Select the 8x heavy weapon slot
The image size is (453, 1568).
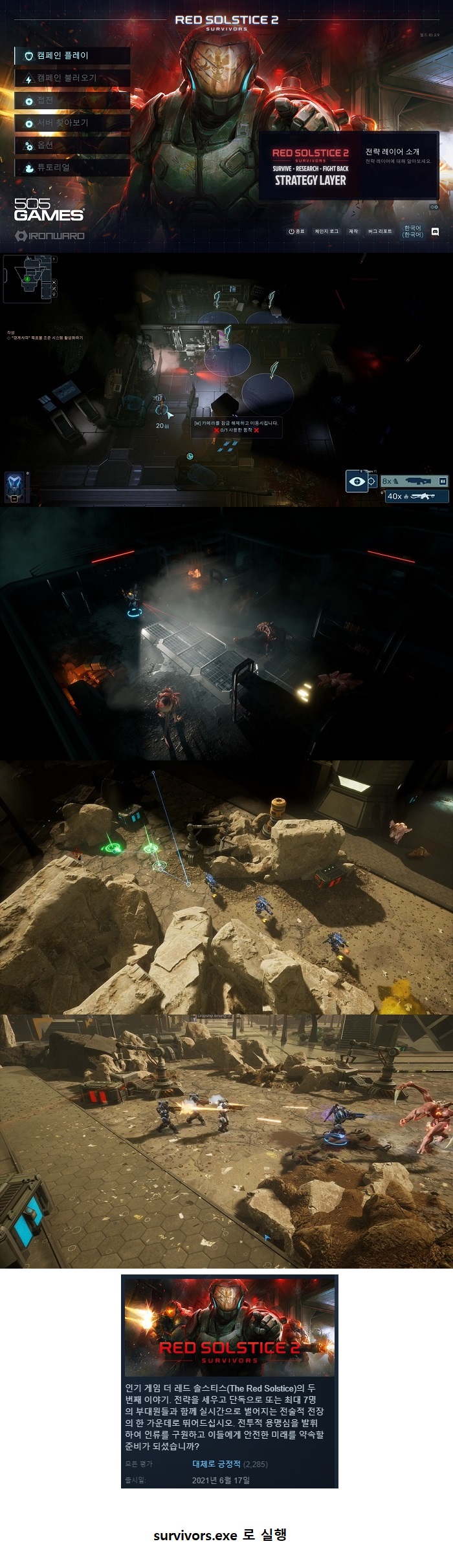pyautogui.click(x=414, y=481)
